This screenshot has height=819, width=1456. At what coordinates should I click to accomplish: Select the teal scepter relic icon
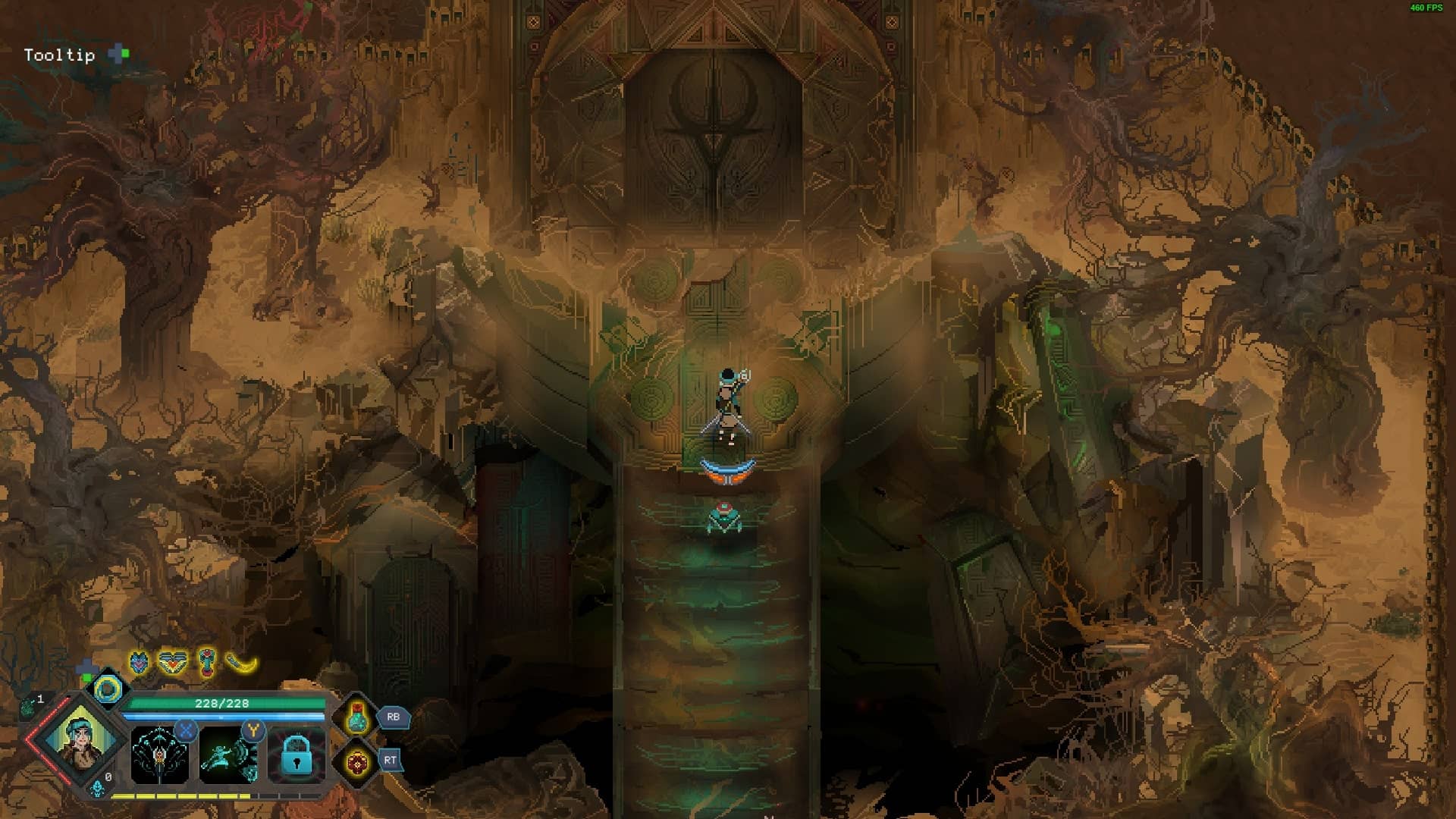pos(206,662)
